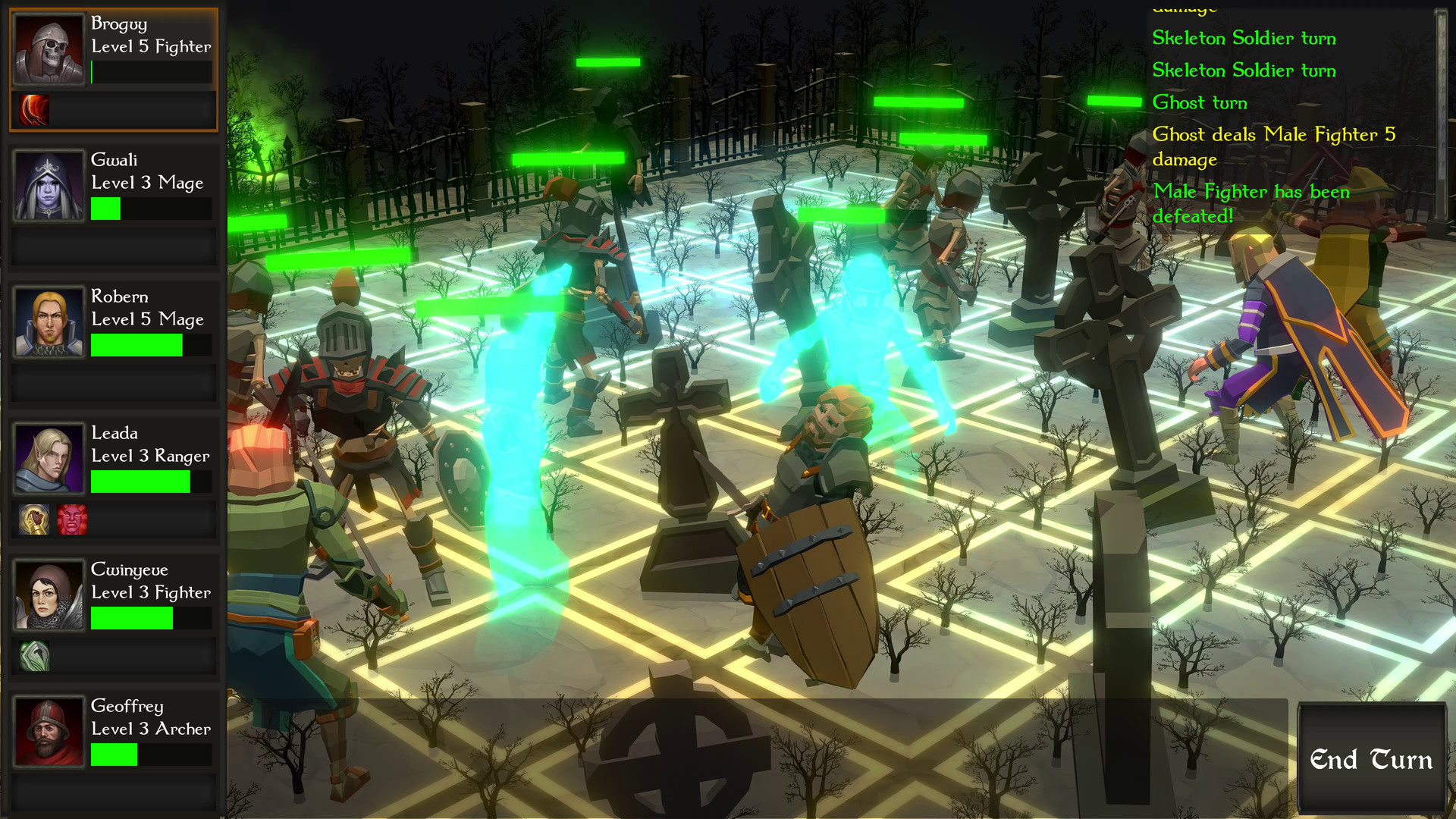Click Robern's green health bar
The image size is (1456, 819).
pos(136,345)
